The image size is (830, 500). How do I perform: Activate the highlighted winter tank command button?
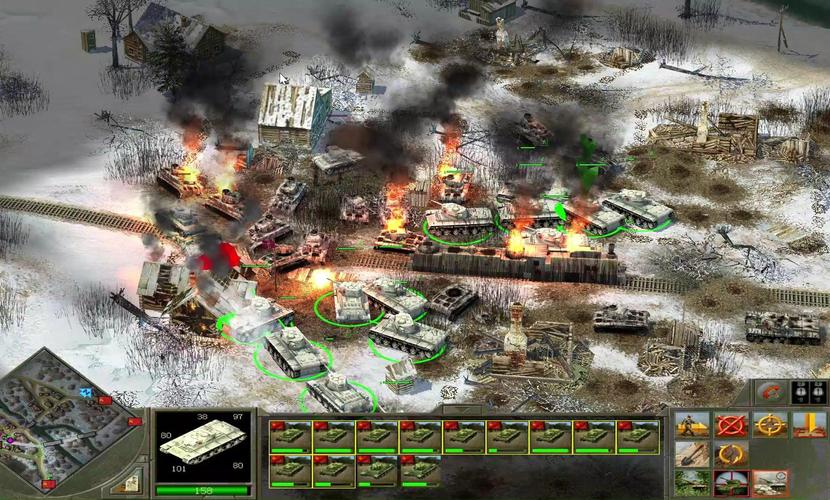[x=770, y=484]
